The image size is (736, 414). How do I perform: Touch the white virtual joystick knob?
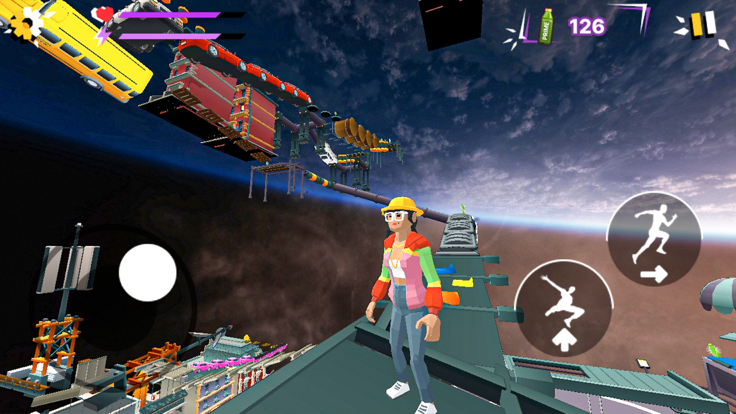(x=148, y=272)
